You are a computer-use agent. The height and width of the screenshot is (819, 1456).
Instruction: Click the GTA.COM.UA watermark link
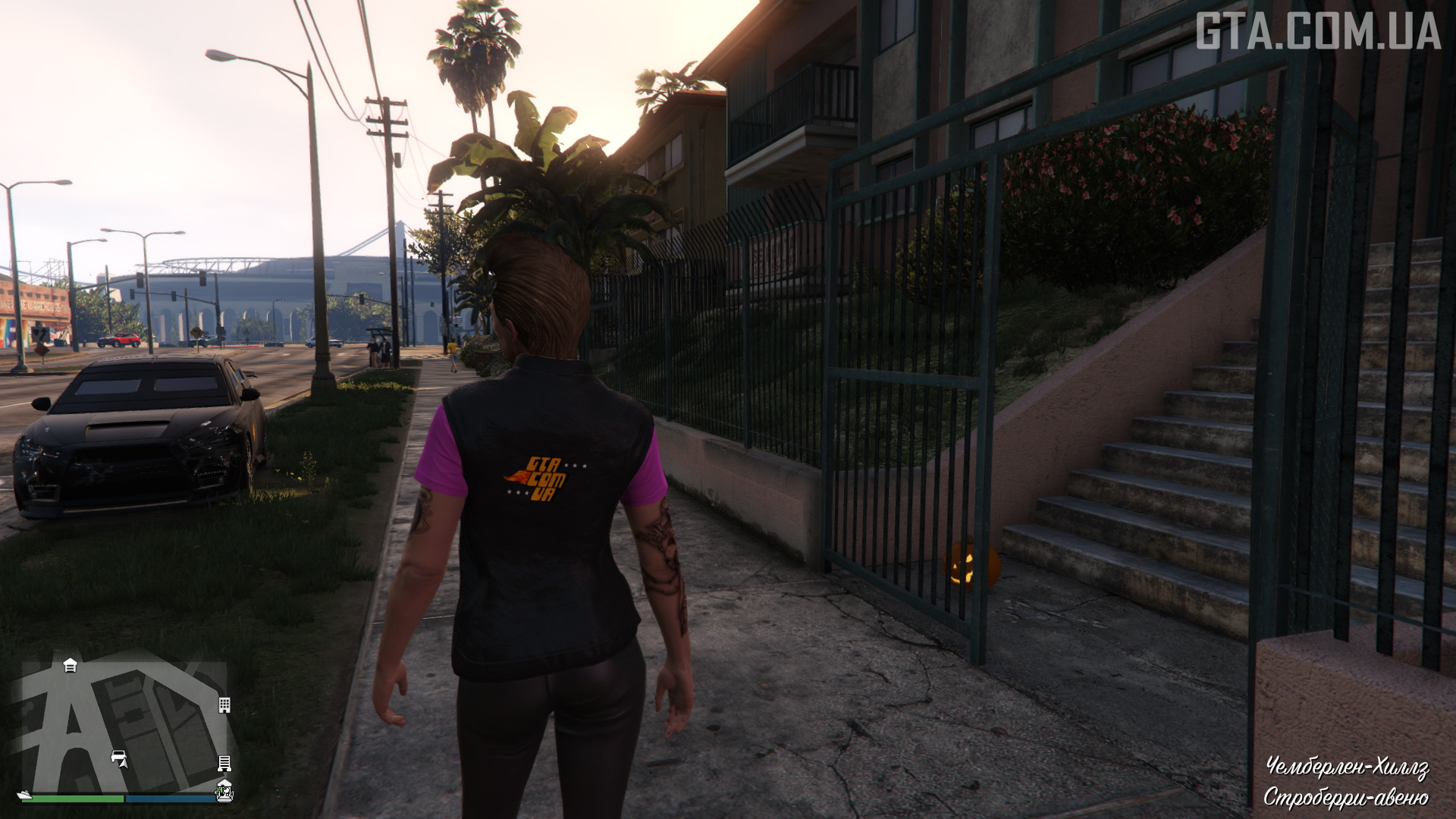(1317, 32)
